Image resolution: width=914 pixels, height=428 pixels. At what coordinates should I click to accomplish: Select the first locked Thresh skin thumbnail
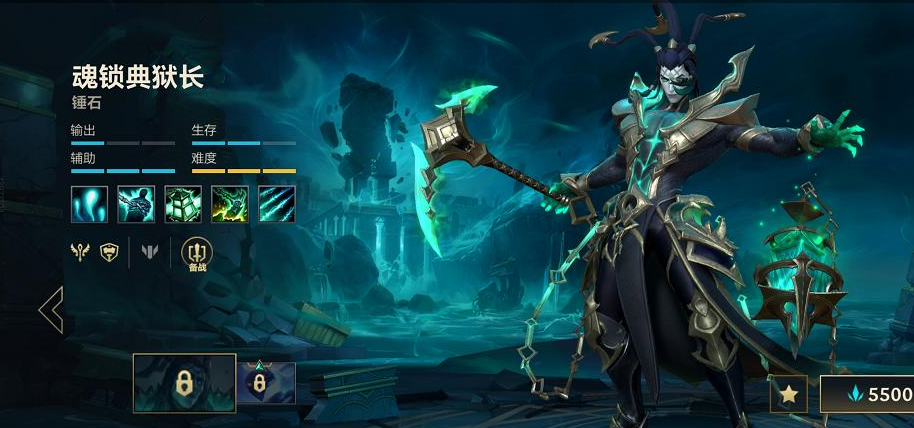point(185,383)
